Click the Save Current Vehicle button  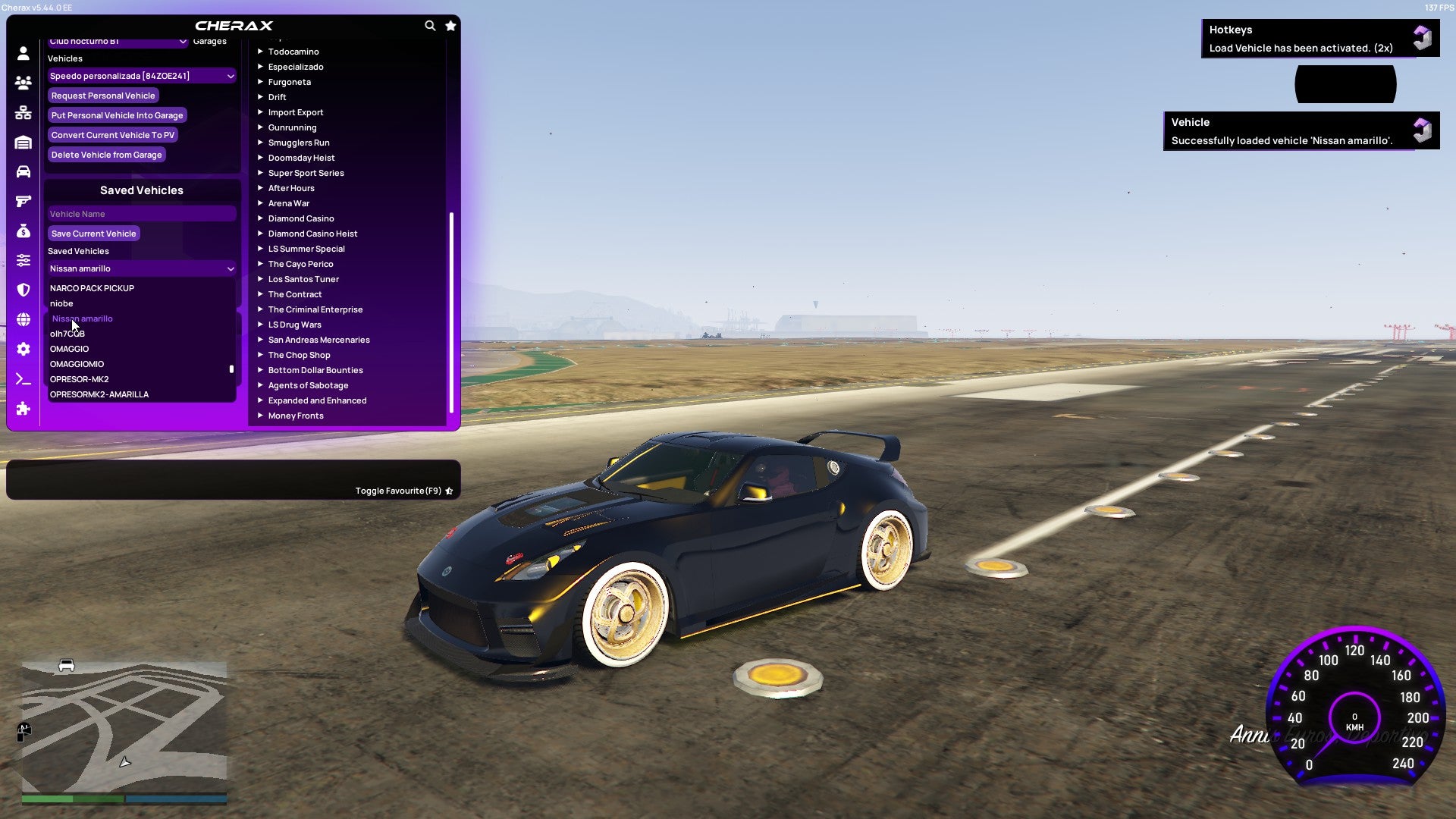coord(93,233)
